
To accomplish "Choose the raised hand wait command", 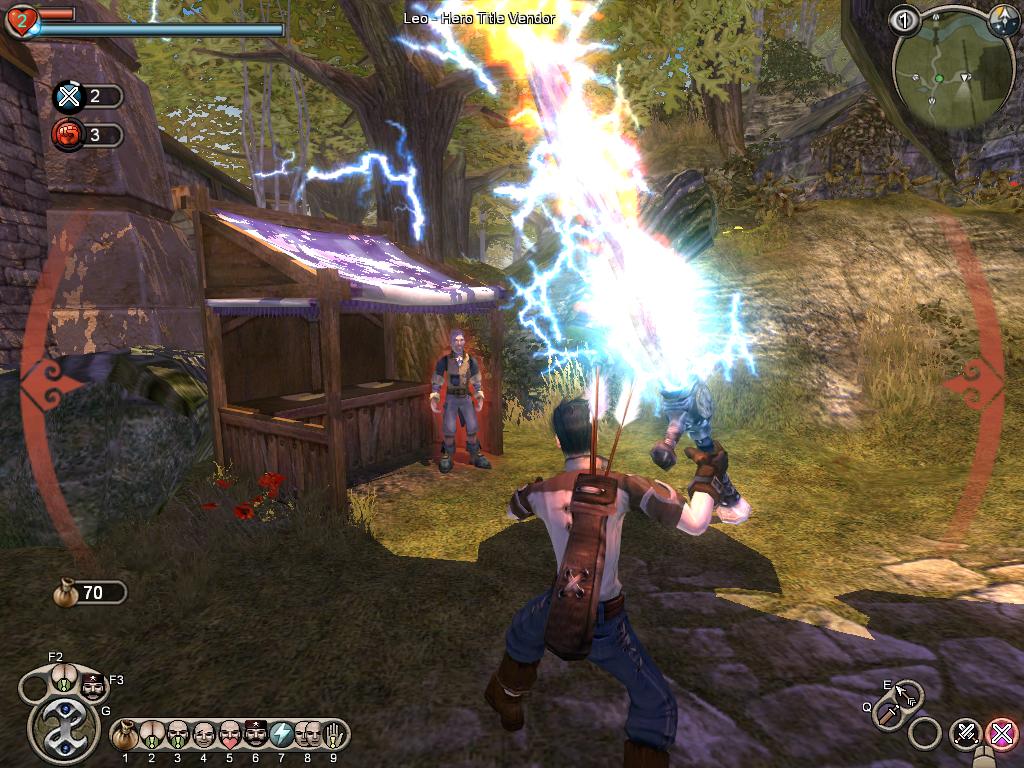I will [335, 735].
